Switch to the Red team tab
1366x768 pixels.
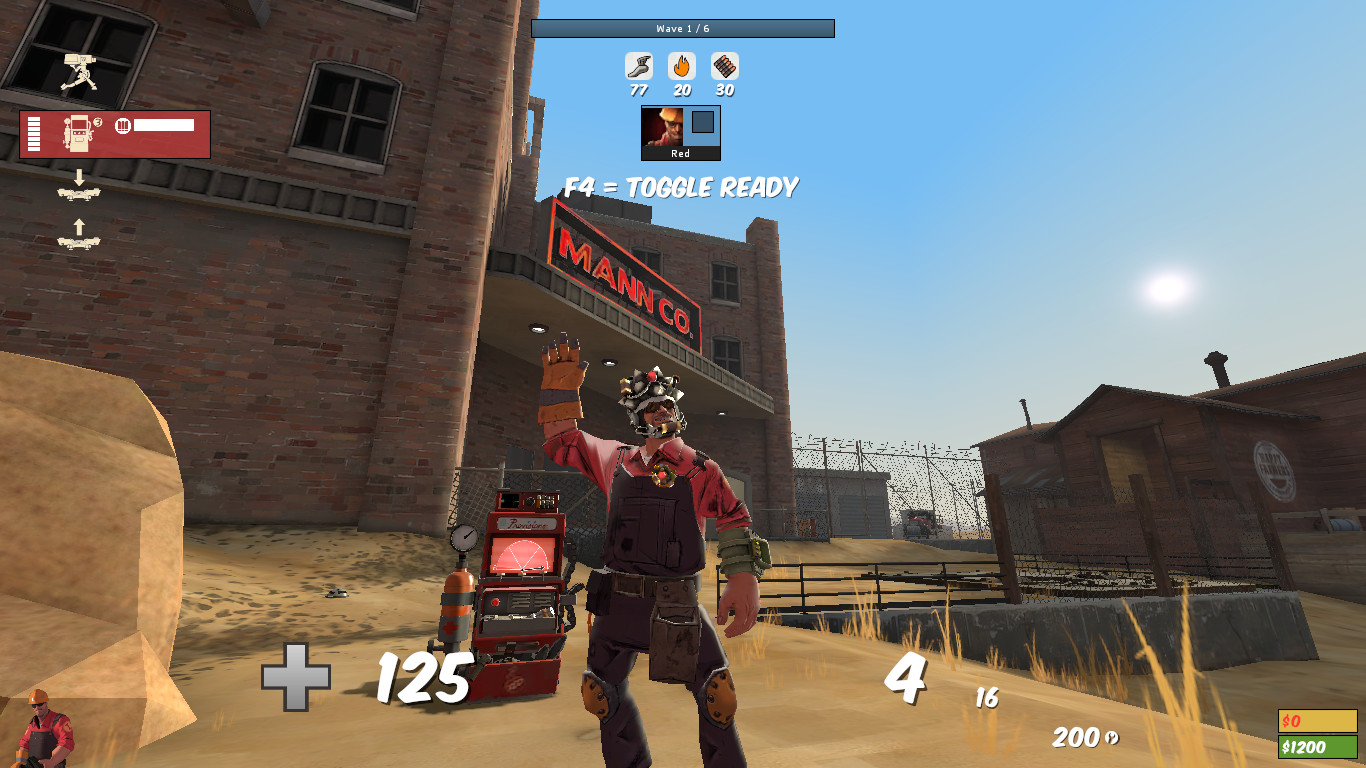(x=681, y=155)
